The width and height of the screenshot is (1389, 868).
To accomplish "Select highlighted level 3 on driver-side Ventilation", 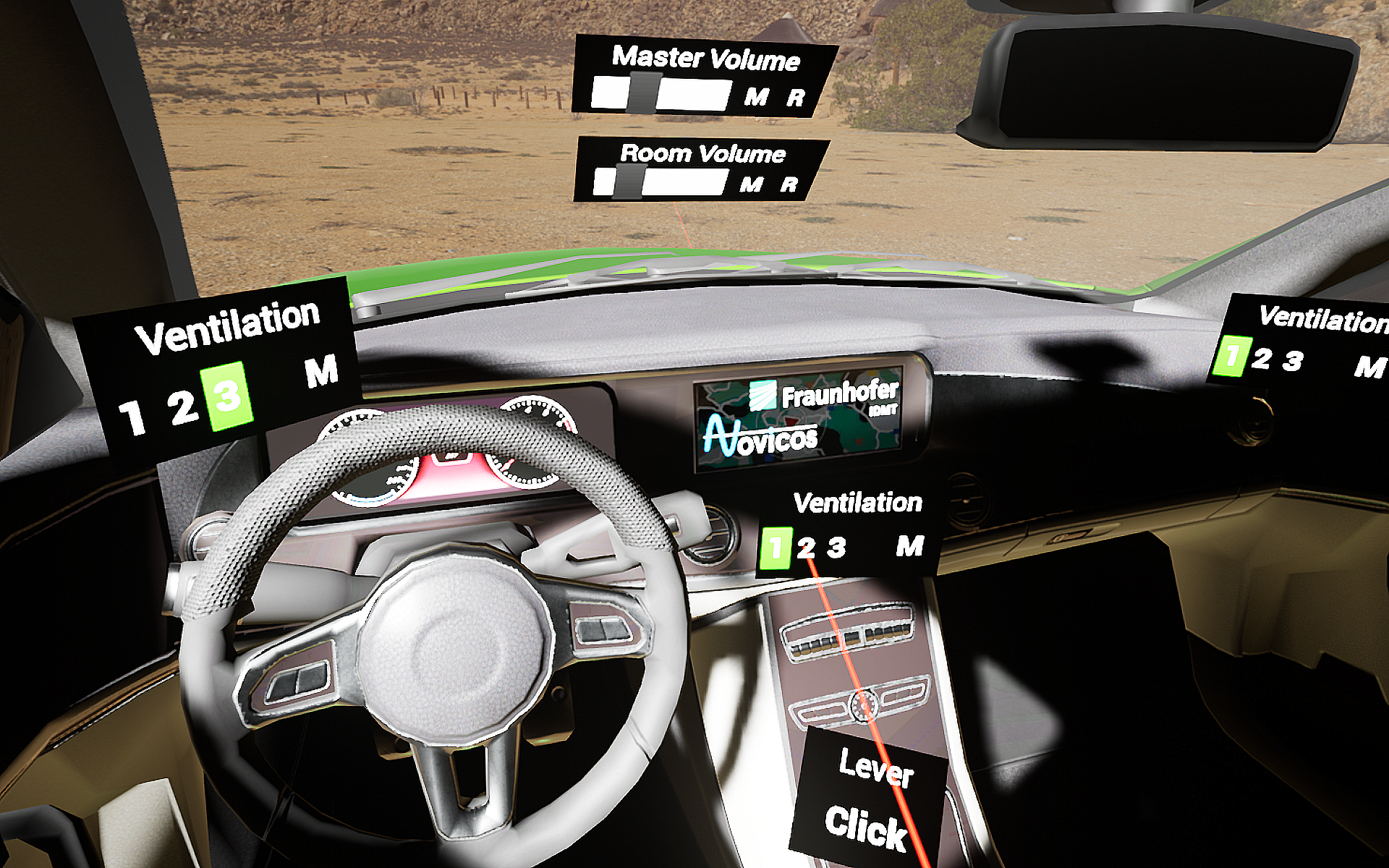I will point(229,396).
